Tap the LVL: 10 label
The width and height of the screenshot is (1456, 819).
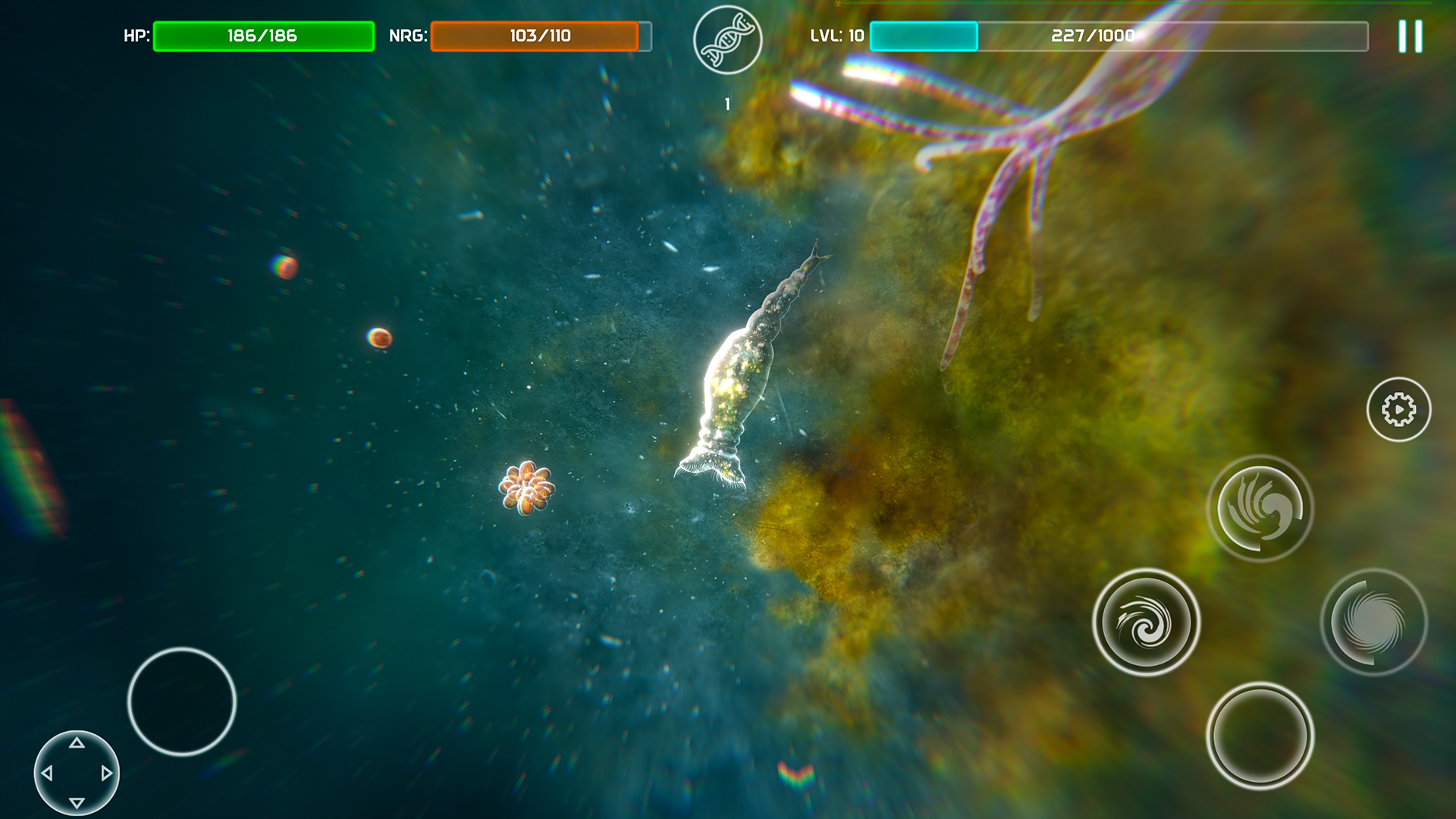point(836,33)
